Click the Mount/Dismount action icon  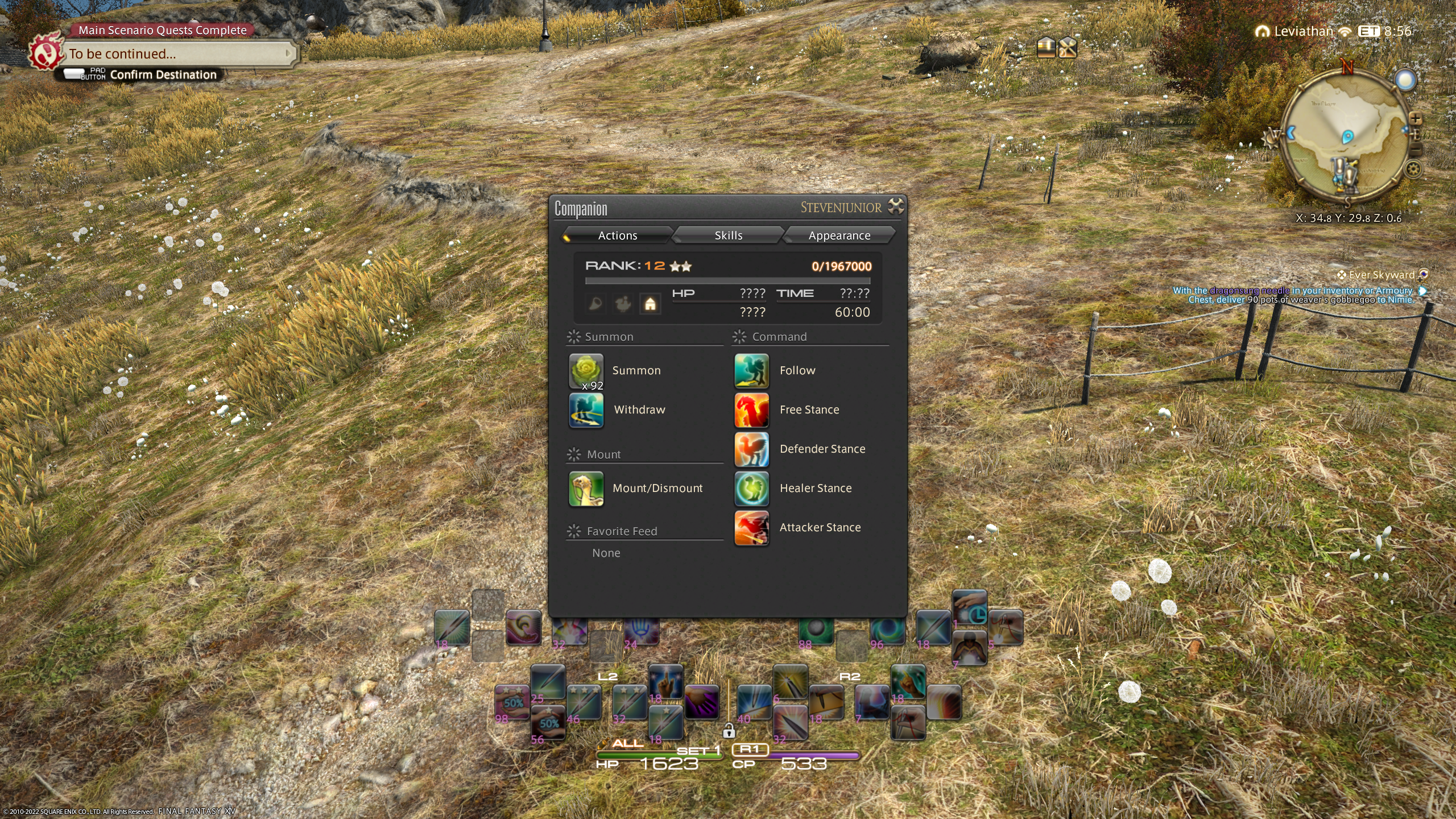click(x=586, y=489)
